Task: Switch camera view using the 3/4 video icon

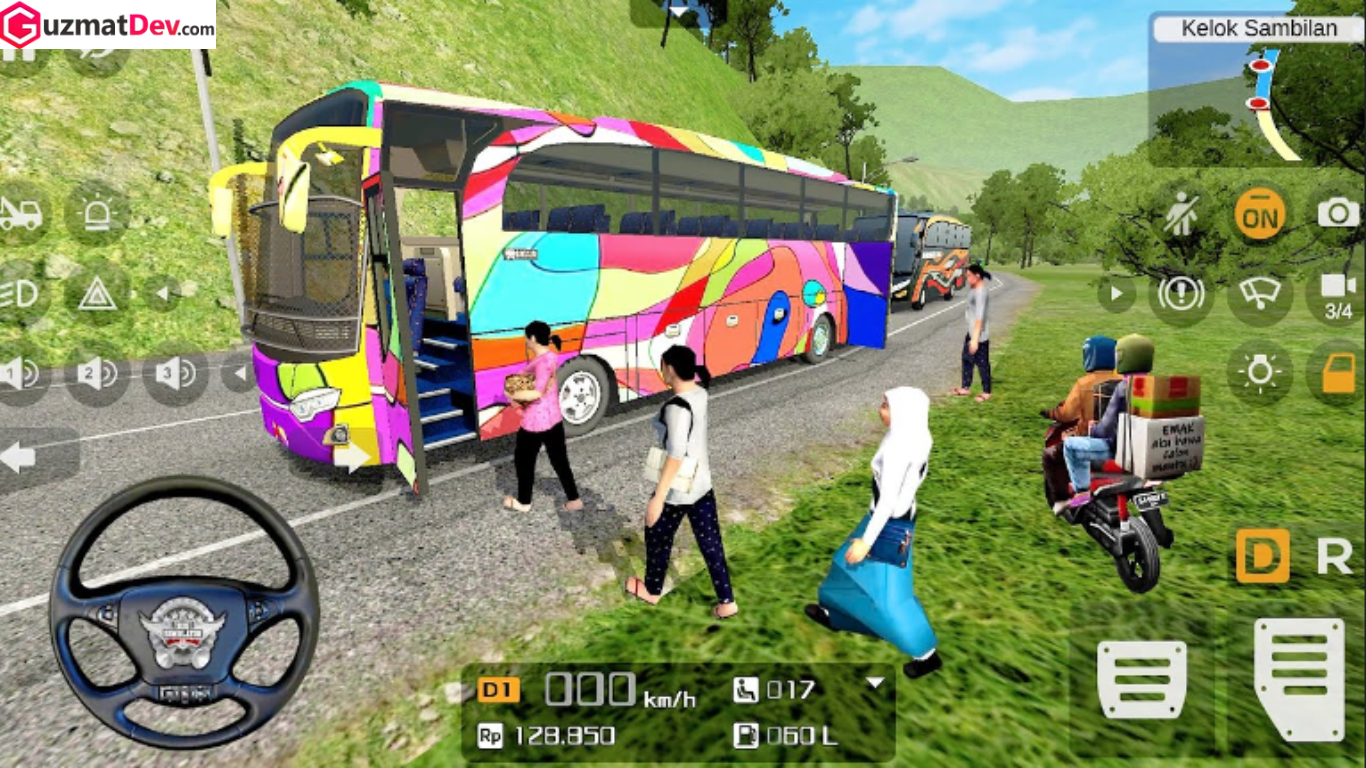Action: pyautogui.click(x=1340, y=295)
